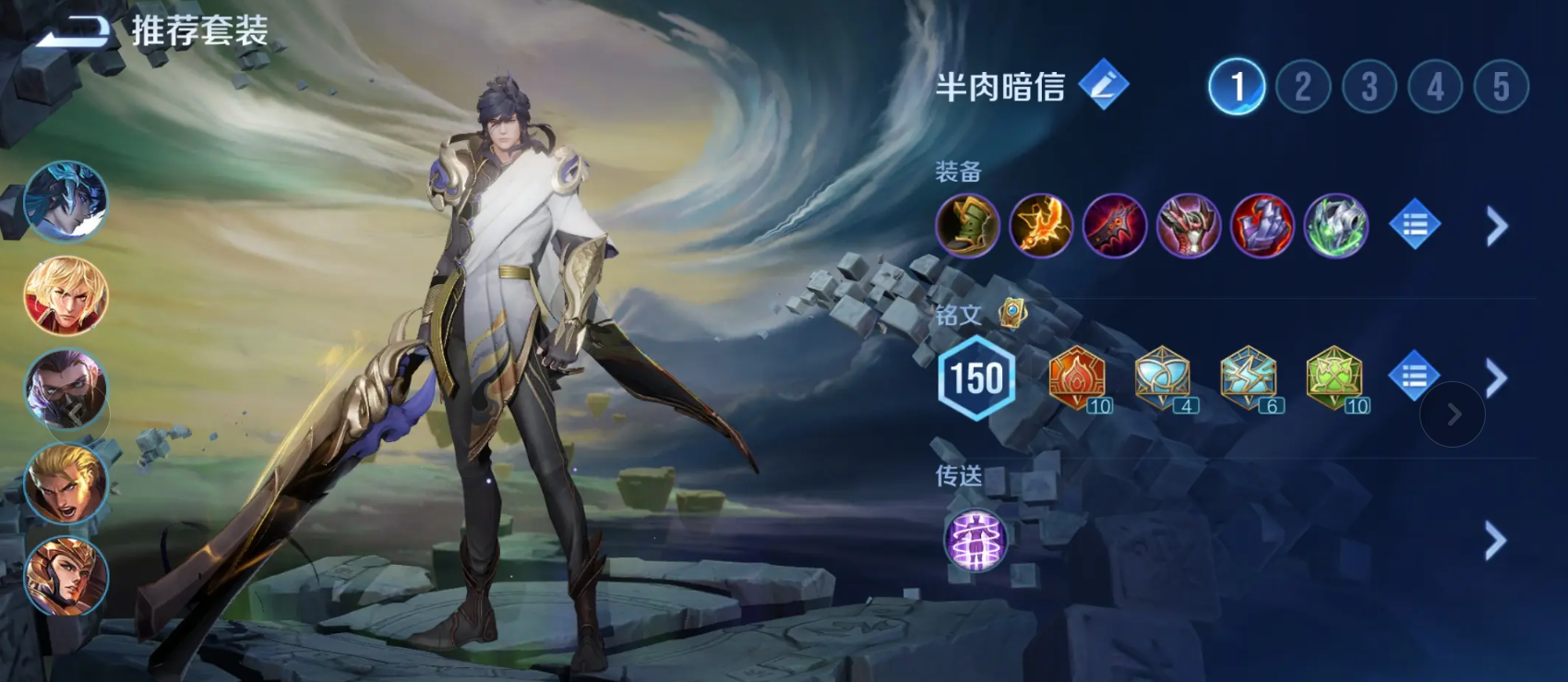Select the ninja boots equipment item

[967, 226]
